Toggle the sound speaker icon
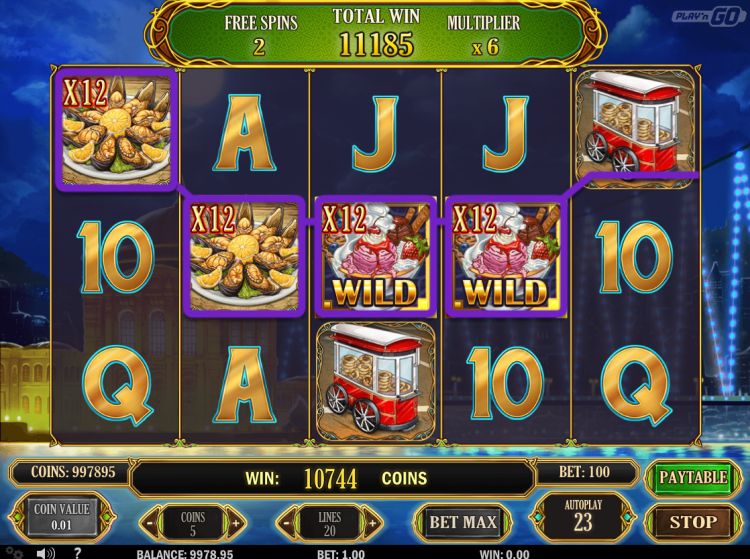This screenshot has width=750, height=559. pos(45,552)
